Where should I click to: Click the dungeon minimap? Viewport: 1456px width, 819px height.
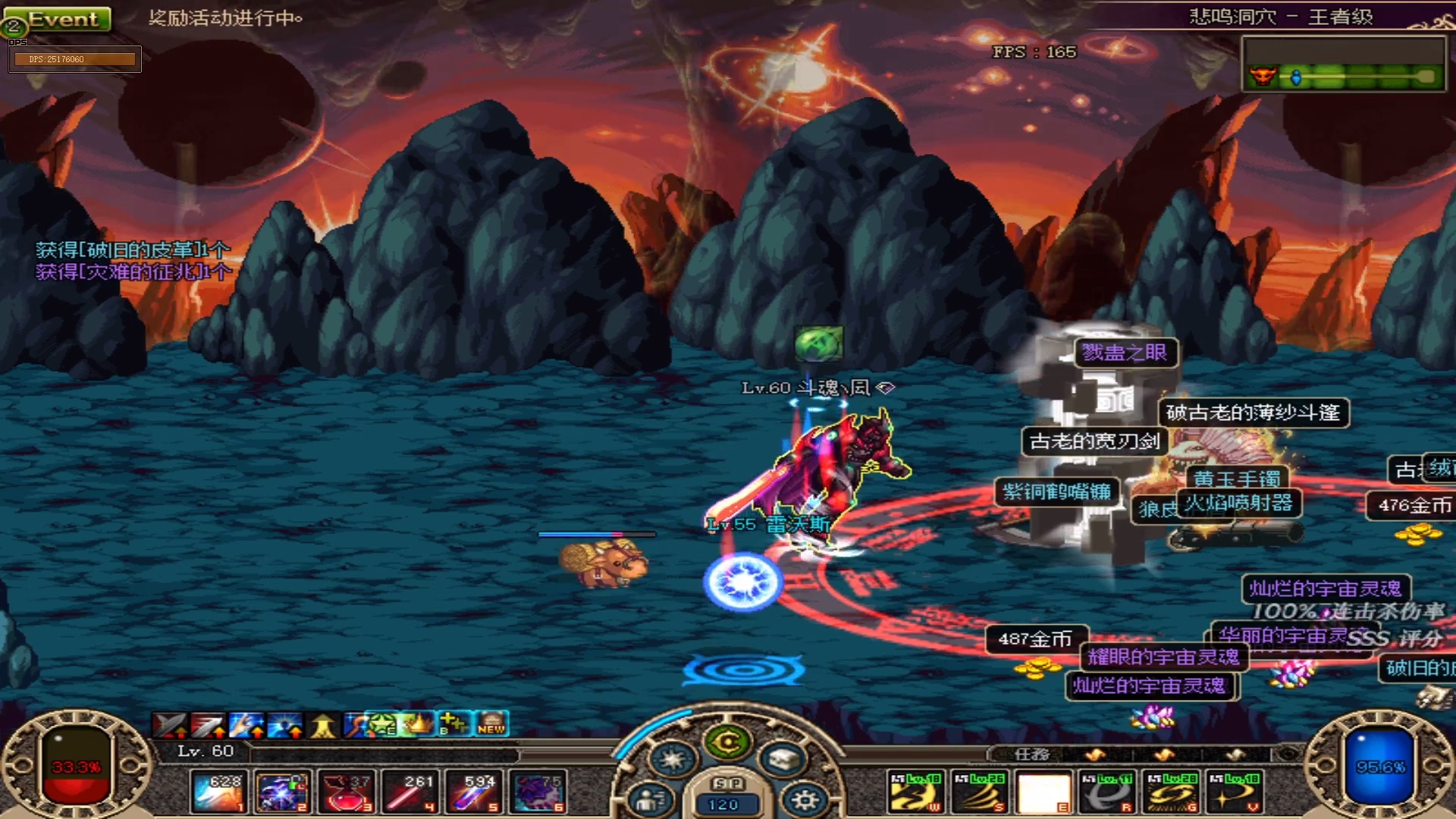click(1343, 64)
